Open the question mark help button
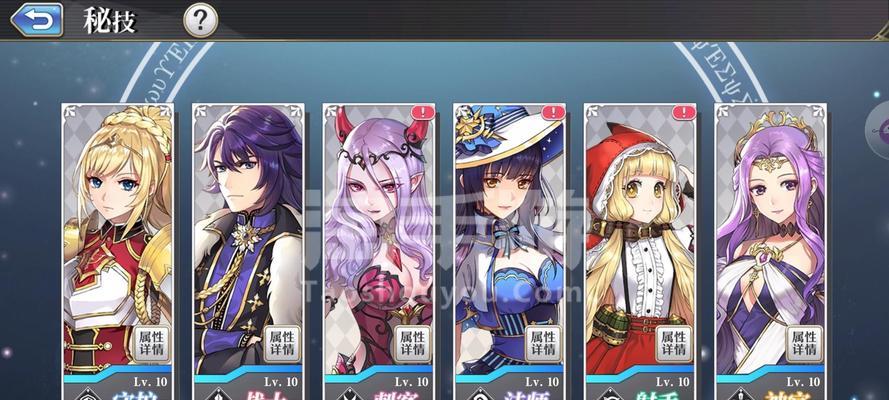Viewport: 889px width, 400px height. pyautogui.click(x=201, y=19)
